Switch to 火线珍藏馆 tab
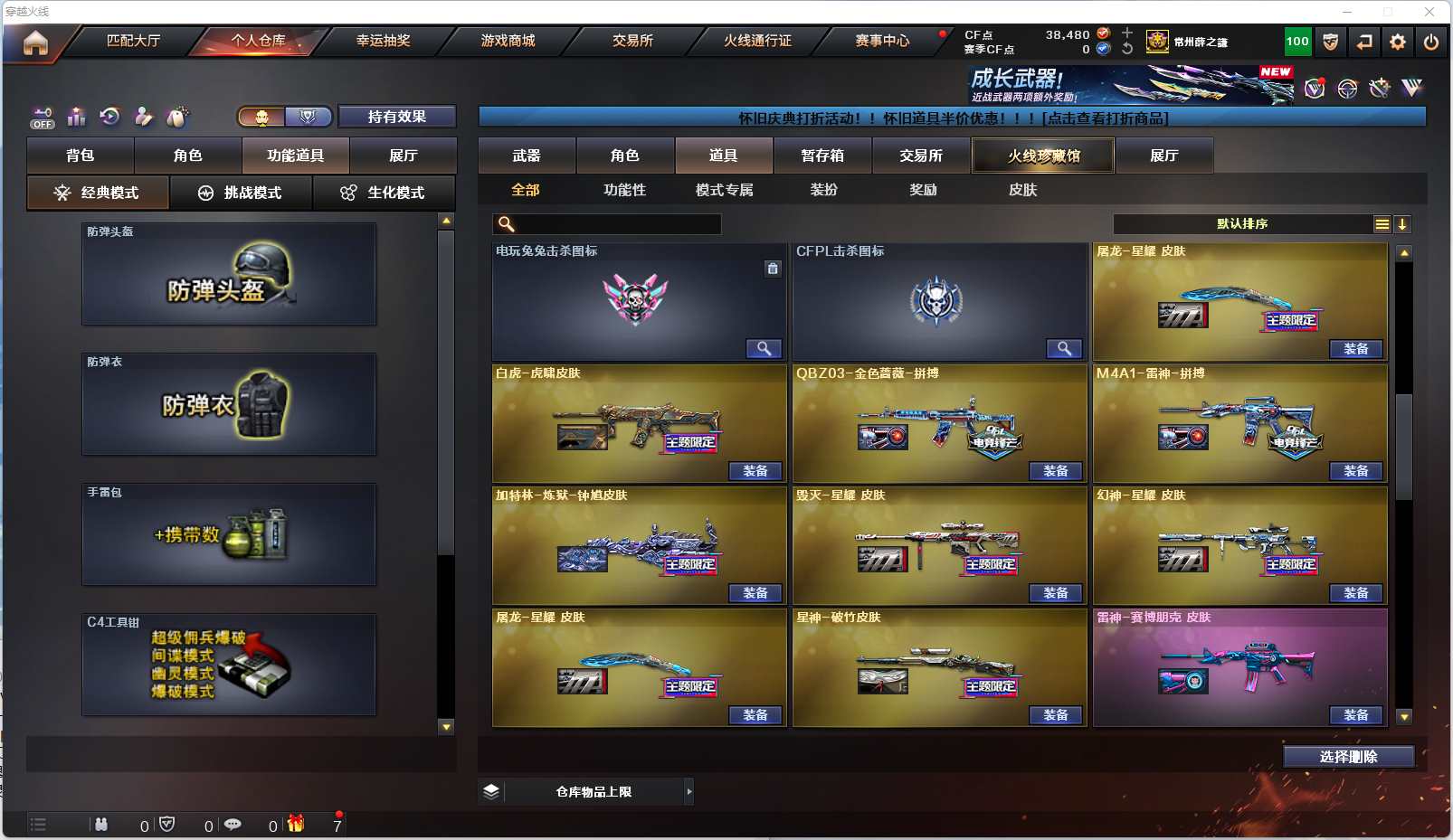This screenshot has width=1453, height=840. click(x=1043, y=156)
